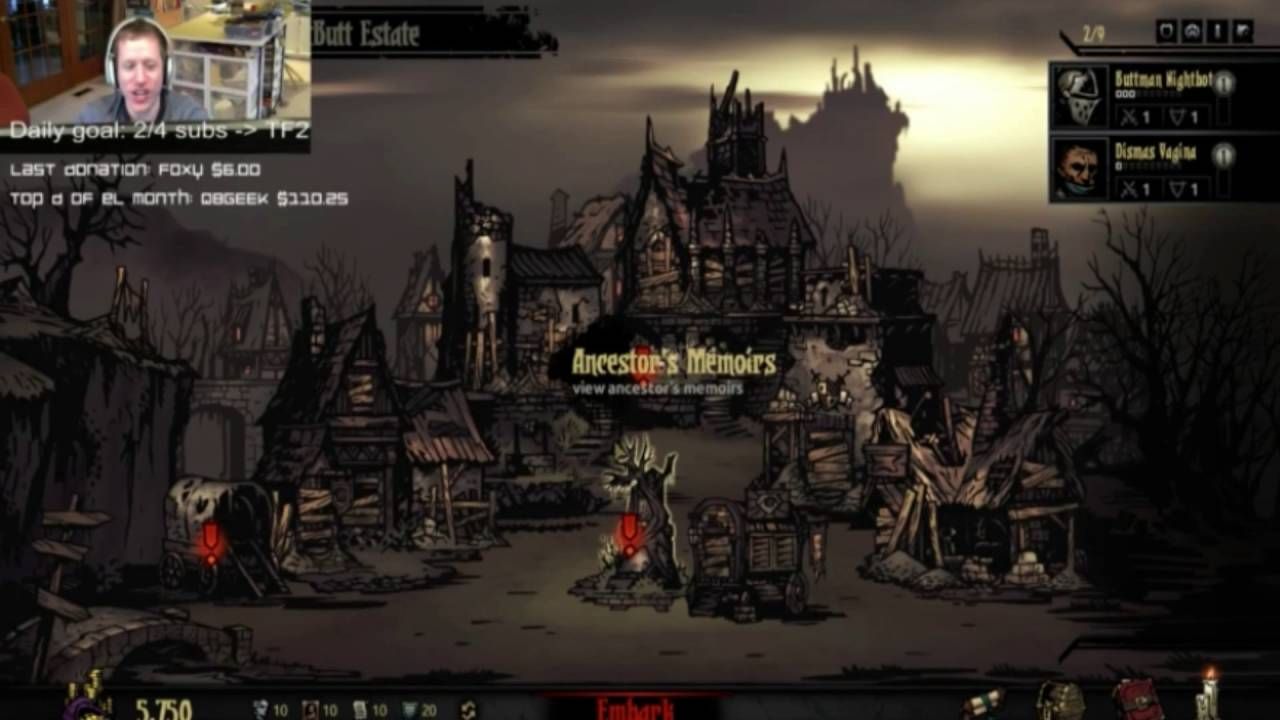Sort roster with the helmet icon button
This screenshot has height=720, width=1280.
(x=1192, y=32)
